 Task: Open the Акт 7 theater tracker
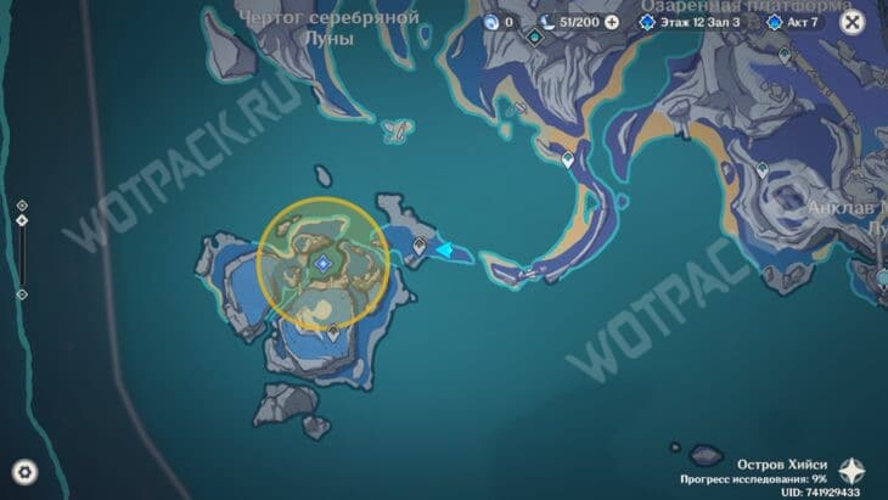796,21
